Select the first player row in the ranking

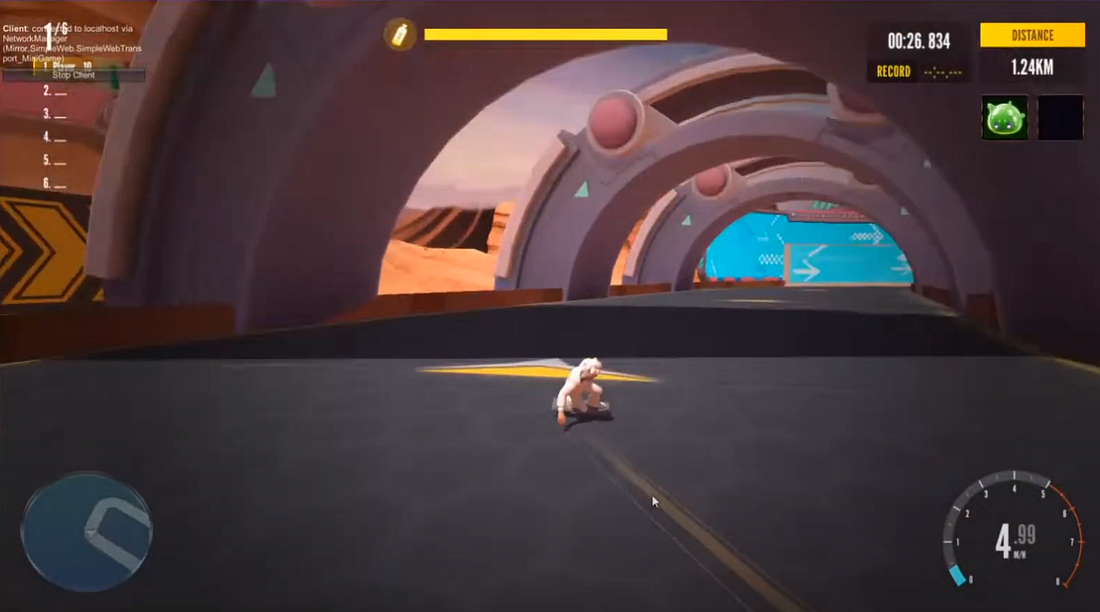68,66
